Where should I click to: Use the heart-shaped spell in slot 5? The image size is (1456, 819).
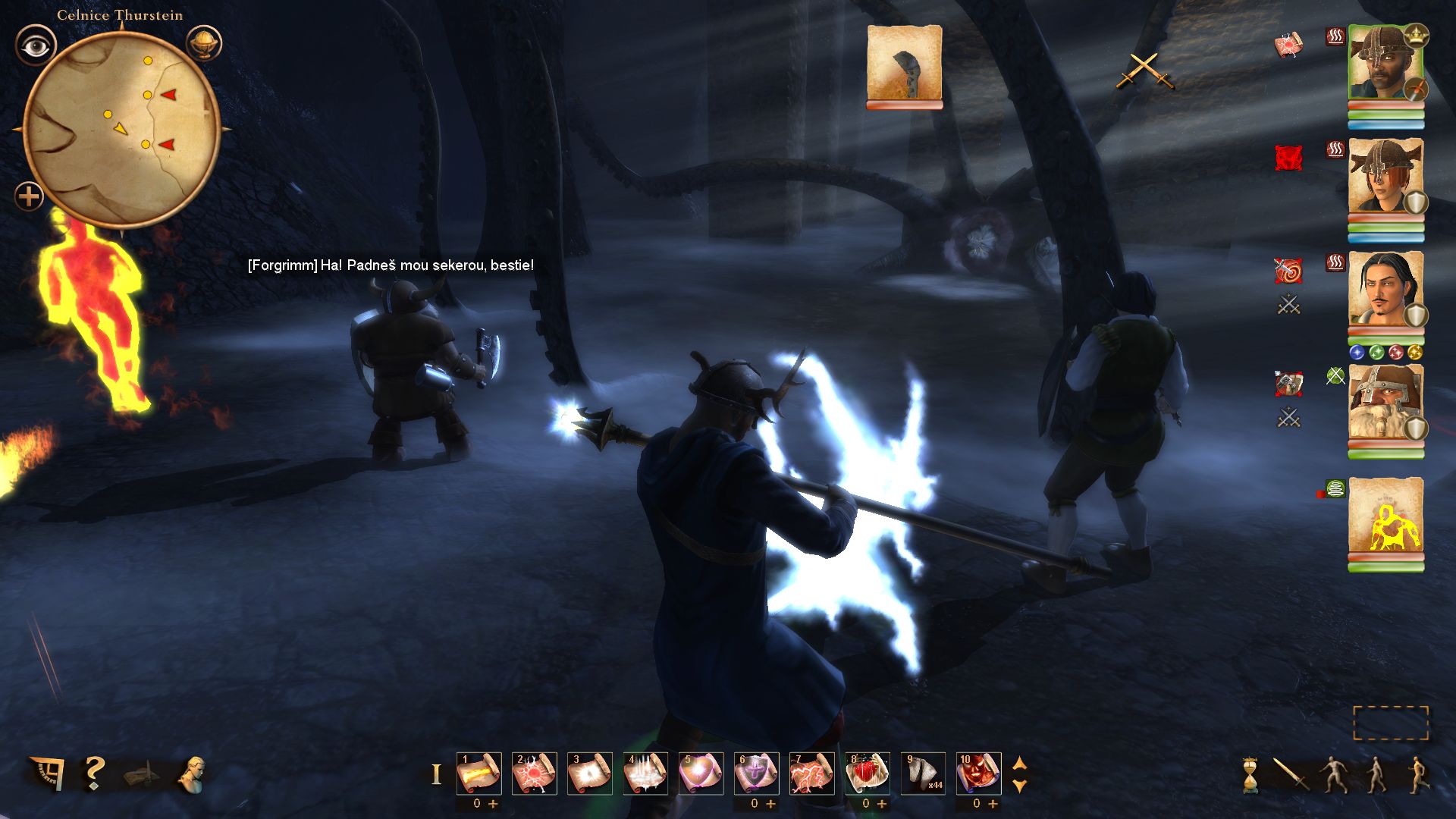pos(701,773)
